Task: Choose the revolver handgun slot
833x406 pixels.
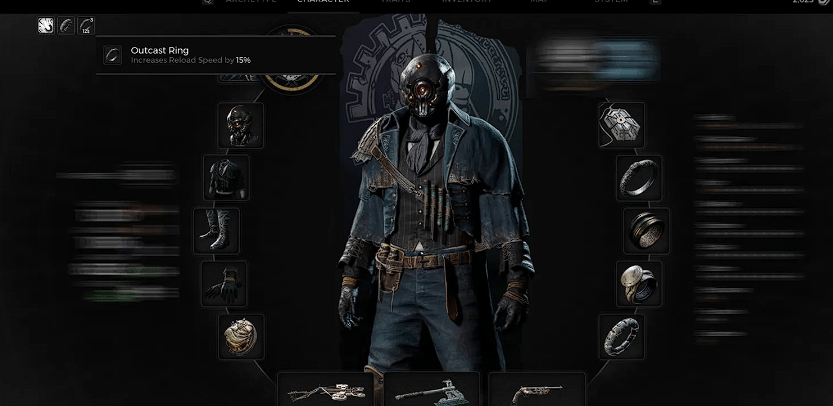Action: (x=537, y=389)
